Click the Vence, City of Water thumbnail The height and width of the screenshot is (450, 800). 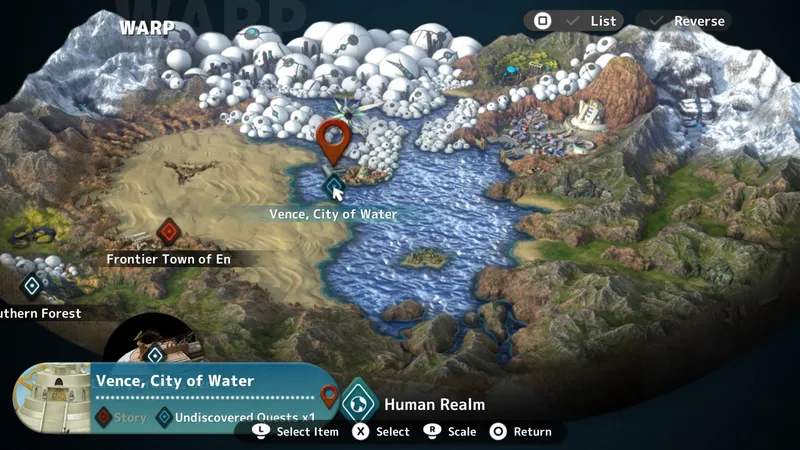[x=51, y=397]
